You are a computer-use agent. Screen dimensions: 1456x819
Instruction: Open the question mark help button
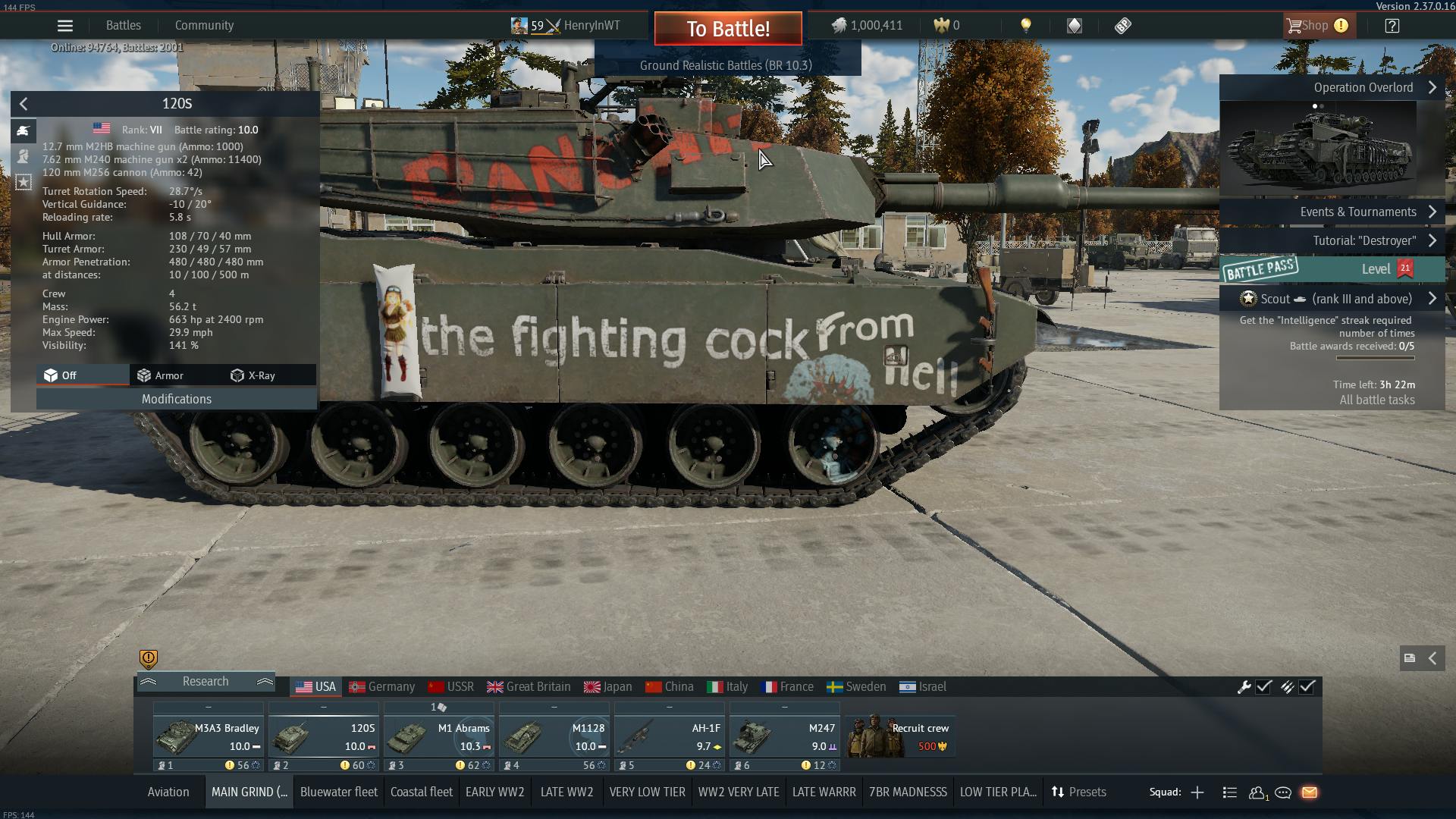[1392, 26]
